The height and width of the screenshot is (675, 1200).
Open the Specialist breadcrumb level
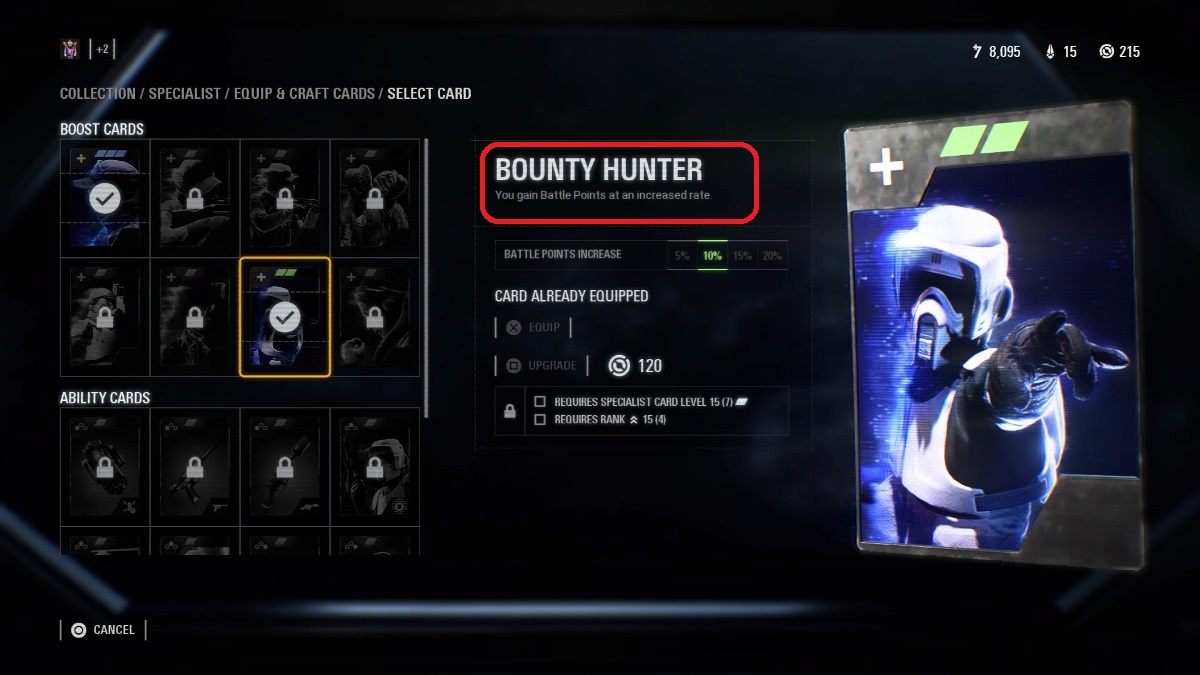185,94
